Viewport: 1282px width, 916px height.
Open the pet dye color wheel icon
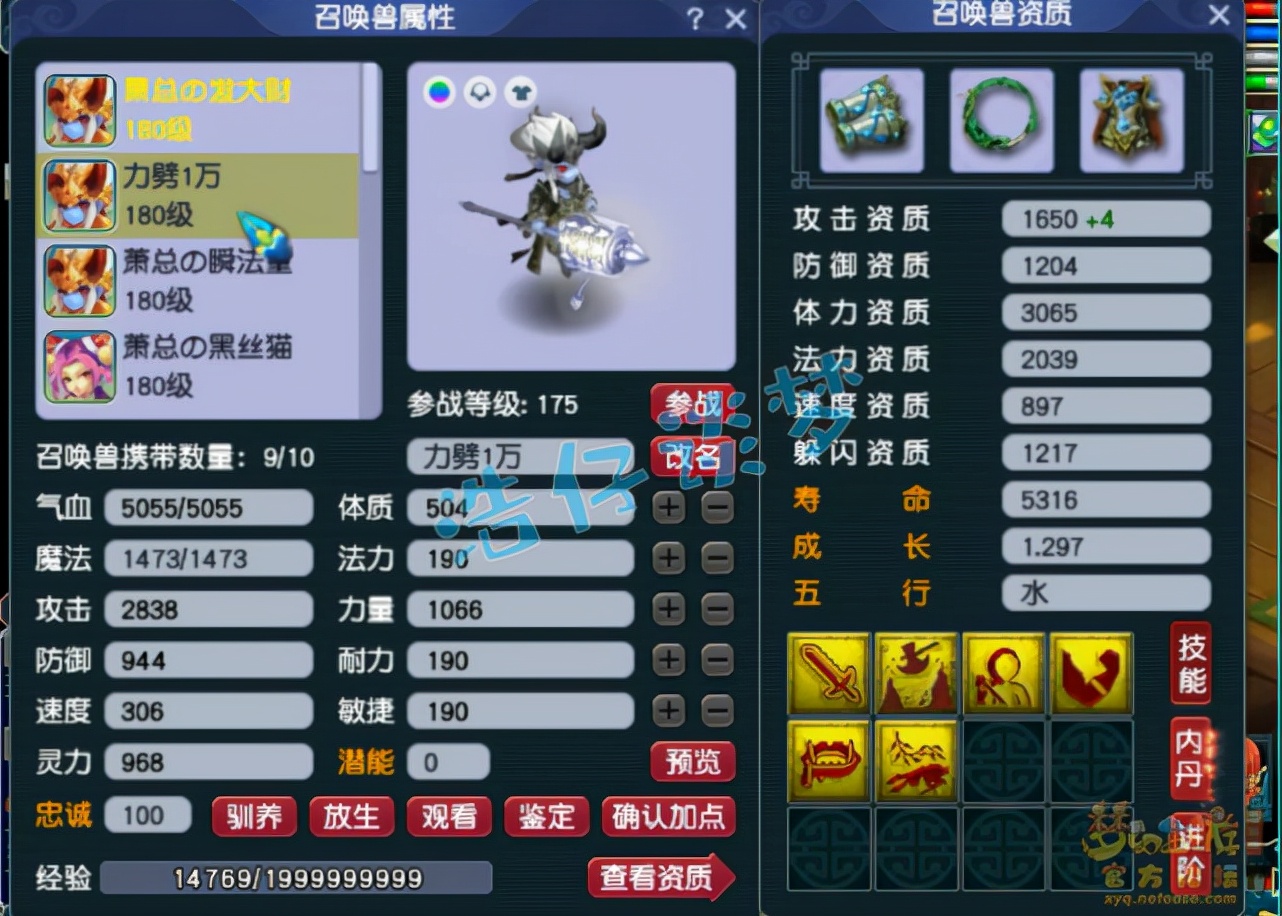tap(437, 92)
